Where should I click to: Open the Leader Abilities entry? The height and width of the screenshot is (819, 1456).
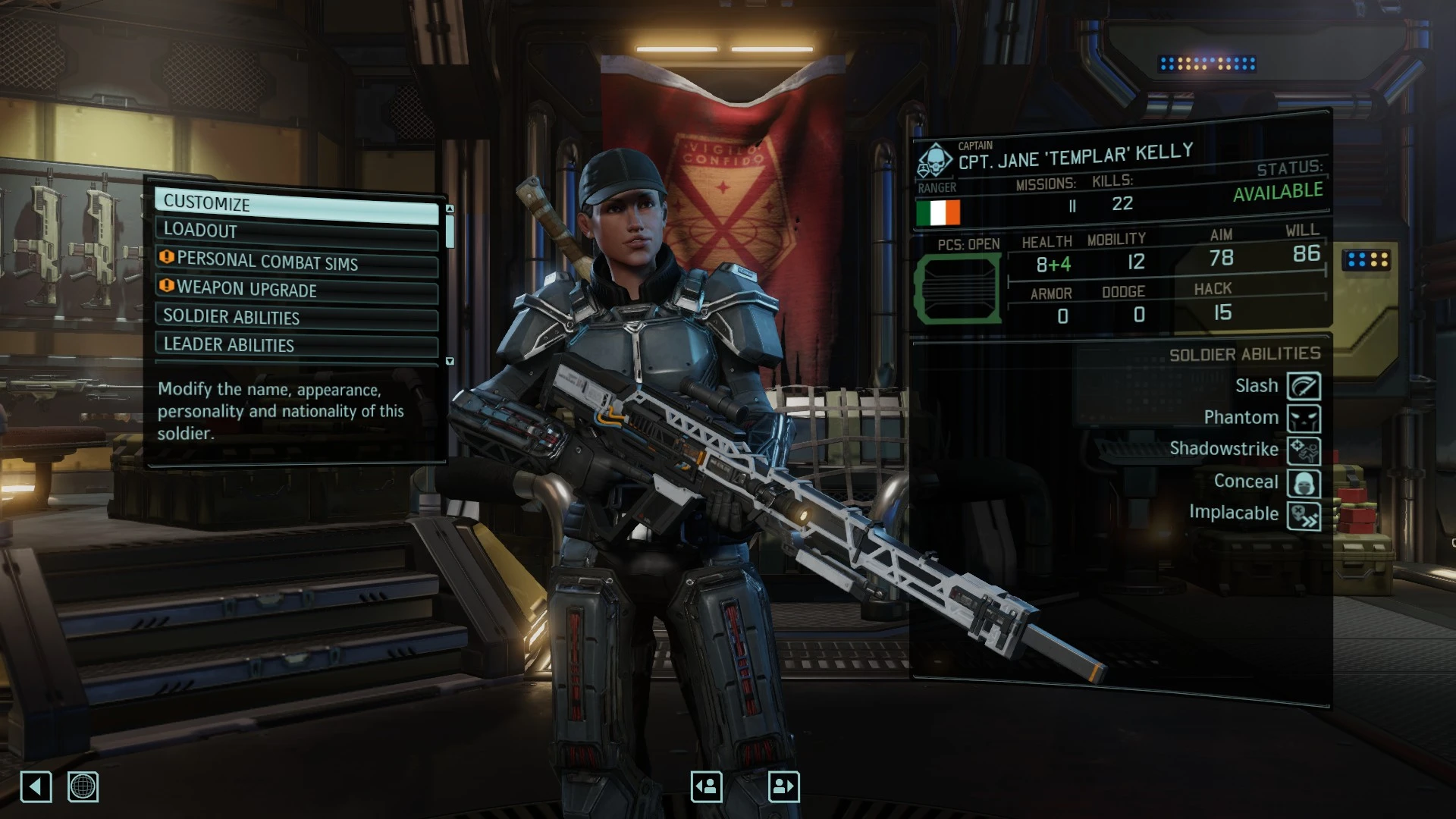(296, 345)
